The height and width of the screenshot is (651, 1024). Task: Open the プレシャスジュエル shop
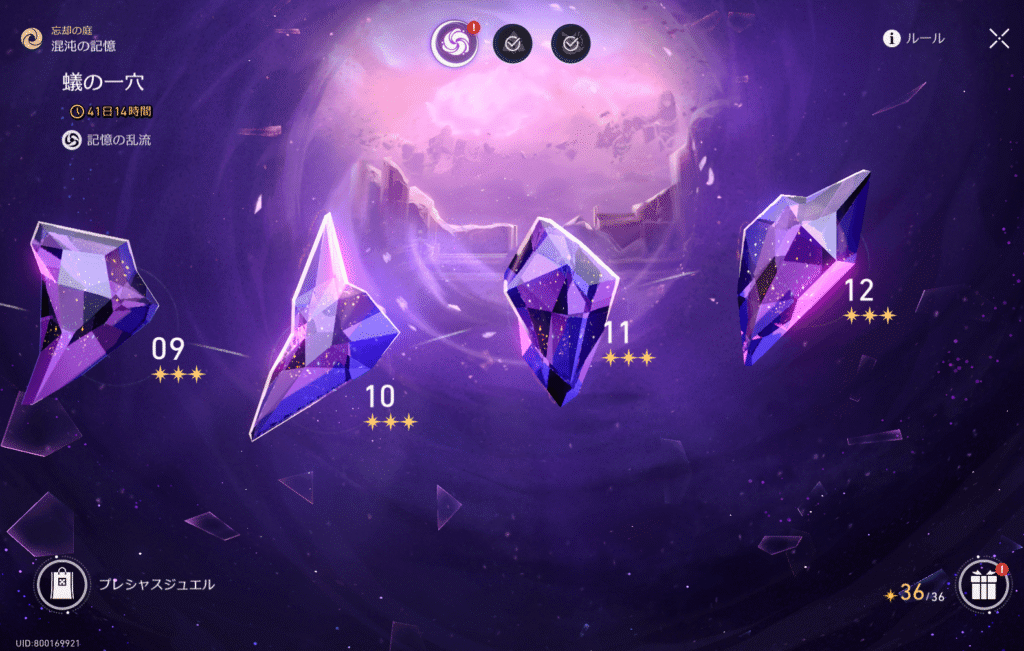pyautogui.click(x=63, y=584)
